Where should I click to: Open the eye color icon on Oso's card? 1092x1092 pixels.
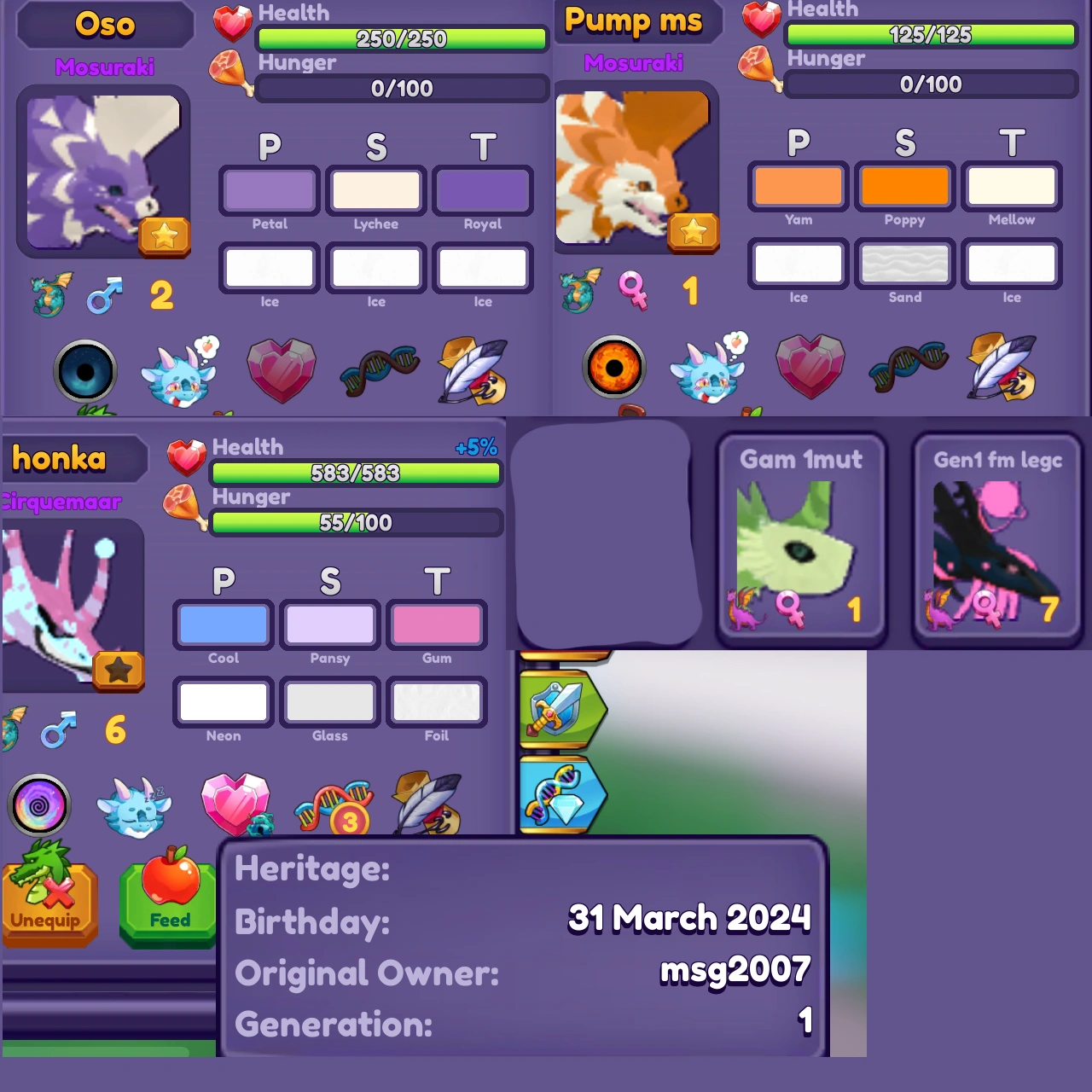point(86,371)
